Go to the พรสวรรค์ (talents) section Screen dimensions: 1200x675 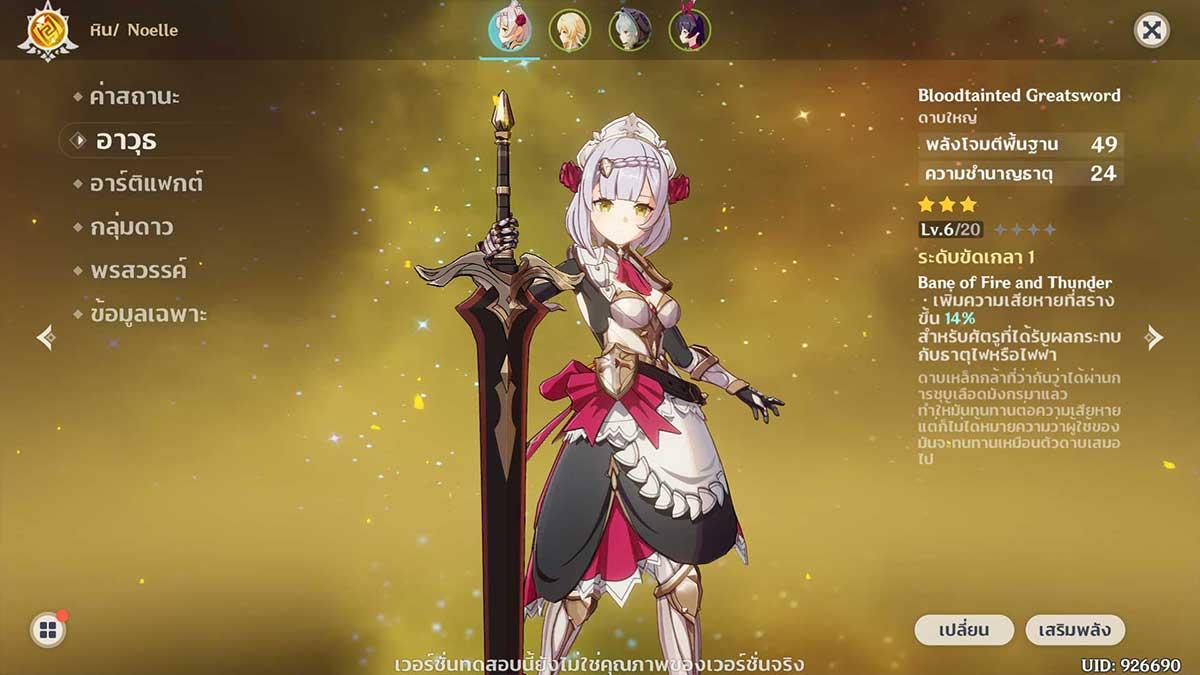coord(137,270)
